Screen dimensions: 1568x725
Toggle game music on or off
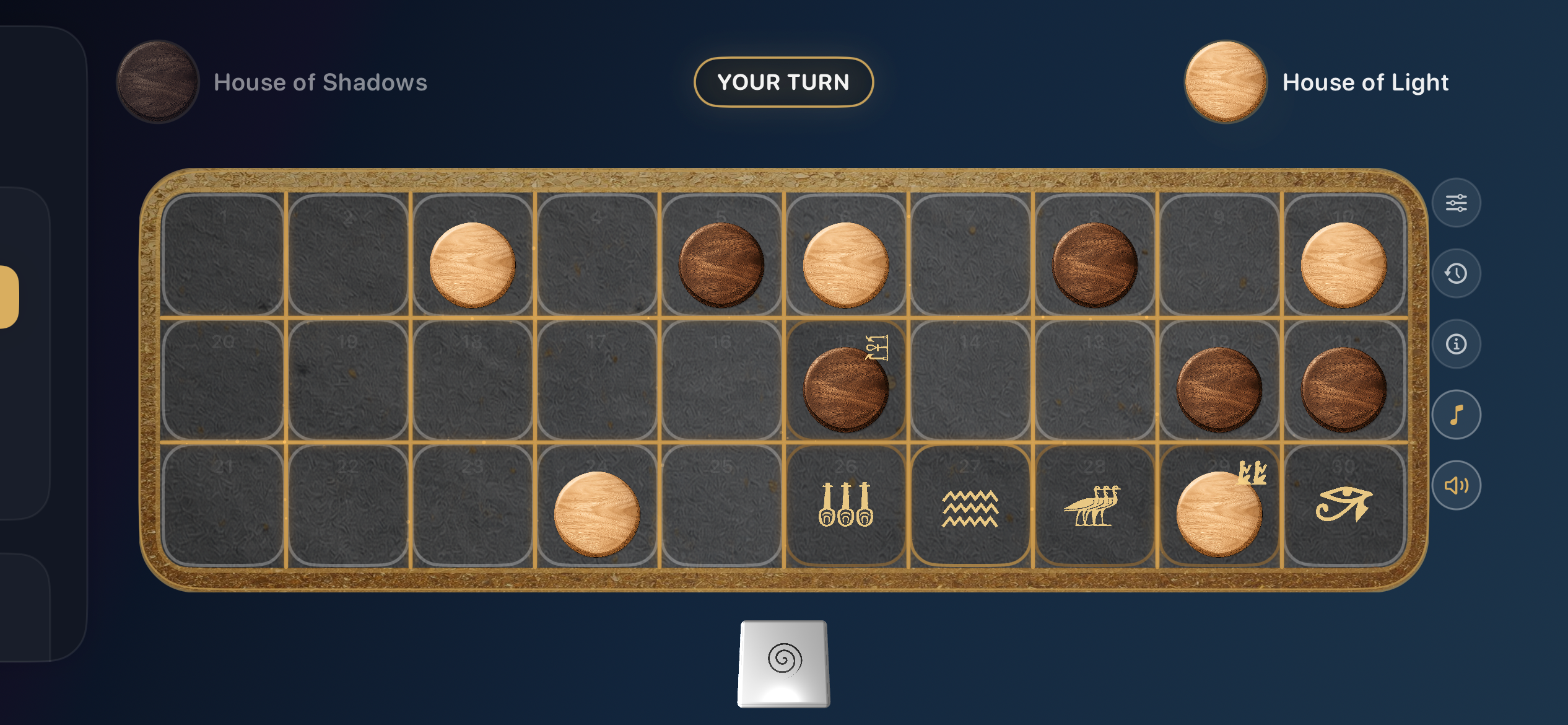pos(1456,415)
